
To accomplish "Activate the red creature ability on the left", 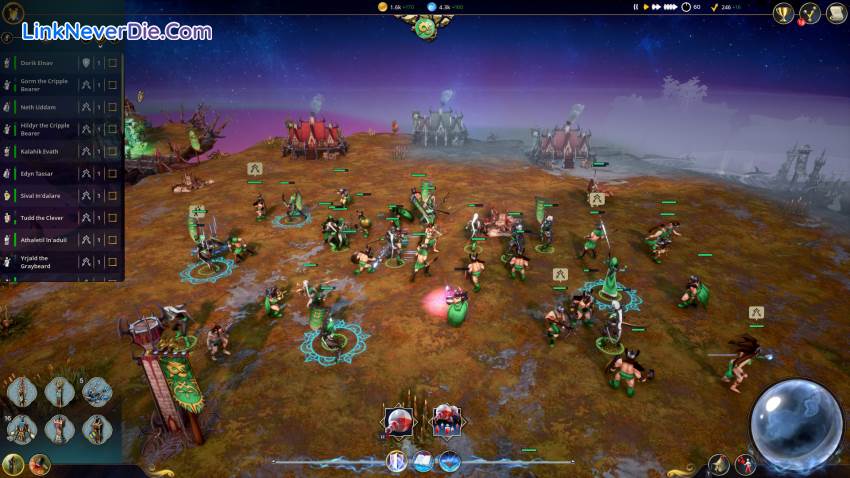I will tap(401, 421).
